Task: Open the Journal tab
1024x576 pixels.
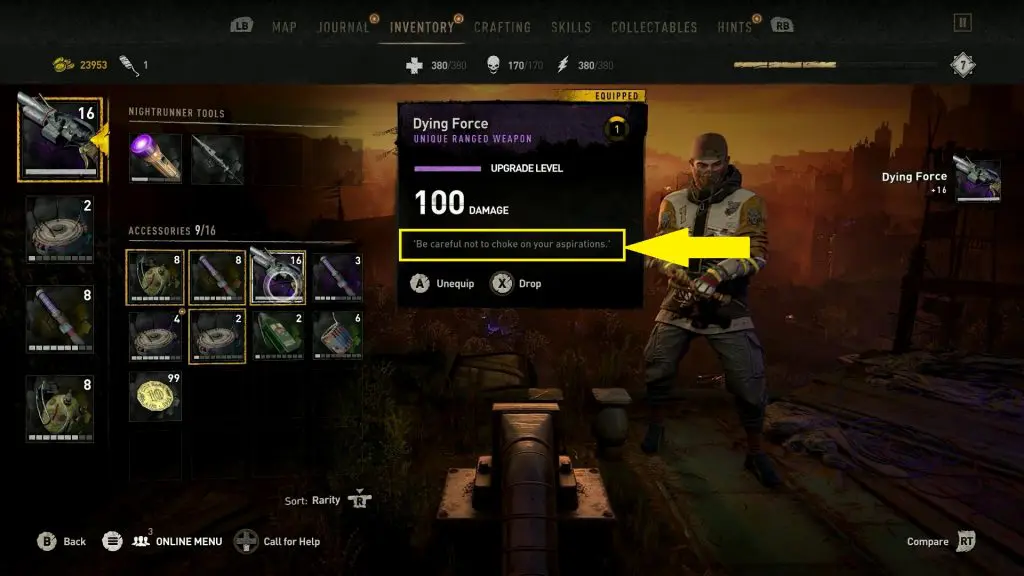Action: click(343, 27)
